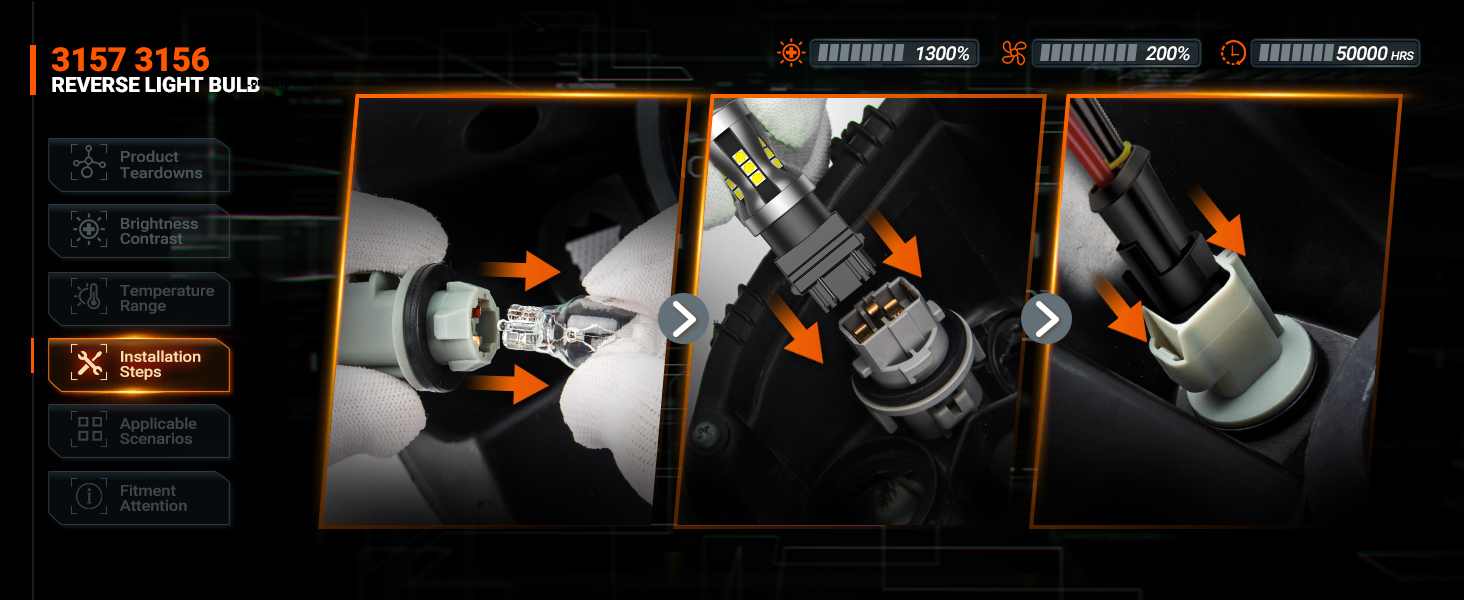Open the Product Teardowns tab
Viewport: 1464px width, 600px height.
tap(139, 165)
